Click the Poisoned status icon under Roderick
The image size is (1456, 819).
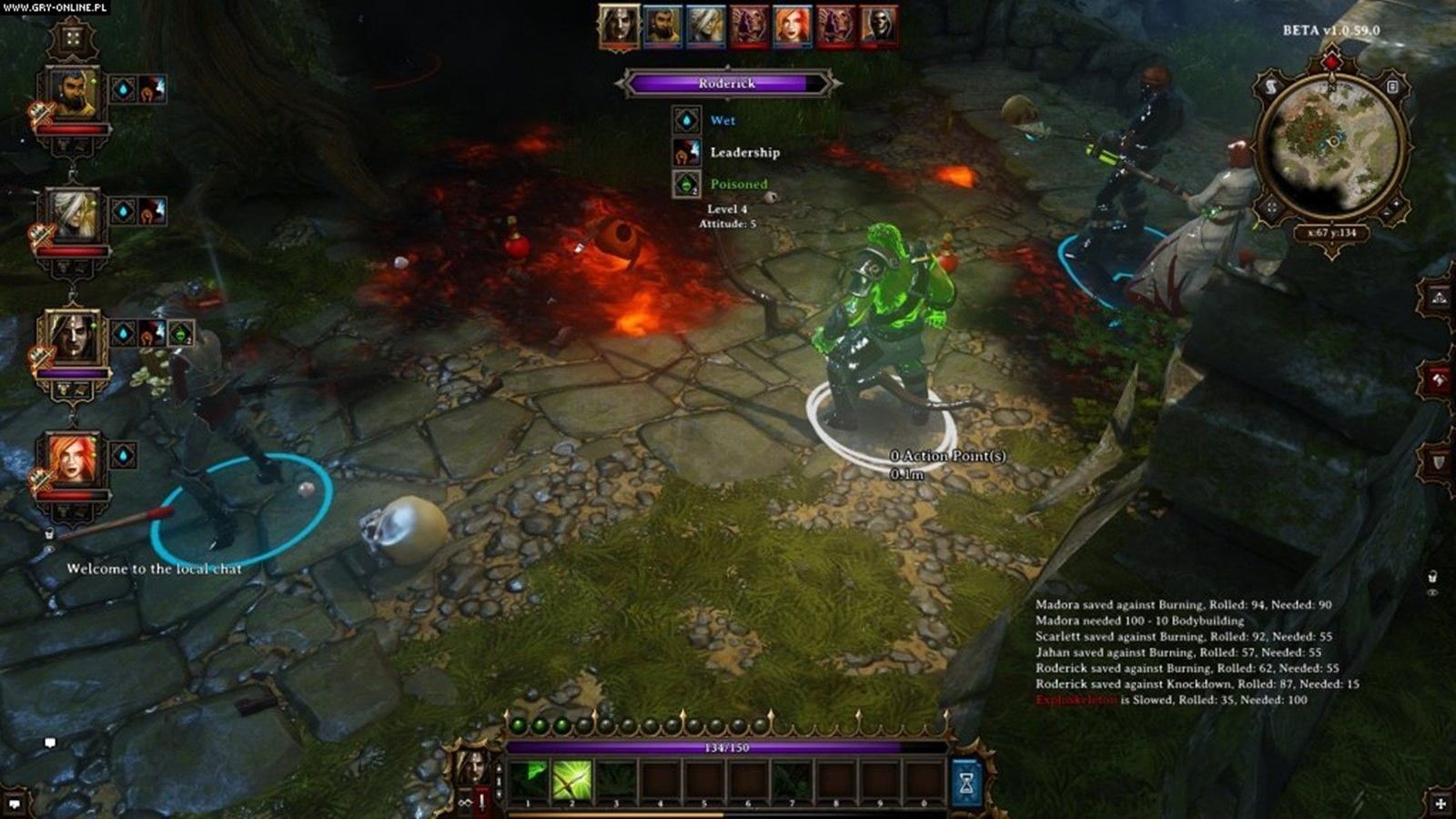[x=686, y=185]
